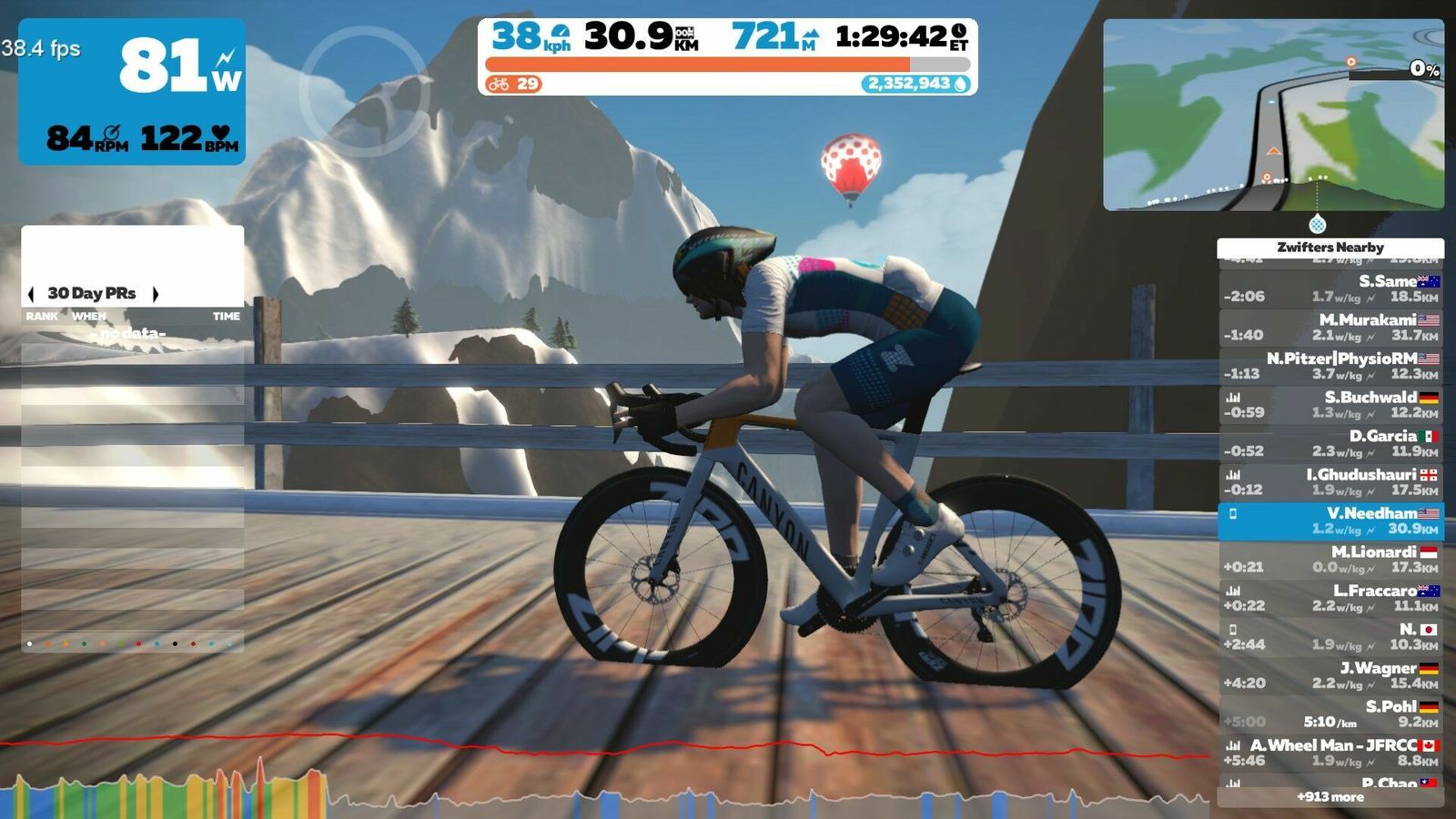This screenshot has height=819, width=1456.
Task: Choose A.Wheel Man - JFRCC rider row
Action: pos(1330,753)
